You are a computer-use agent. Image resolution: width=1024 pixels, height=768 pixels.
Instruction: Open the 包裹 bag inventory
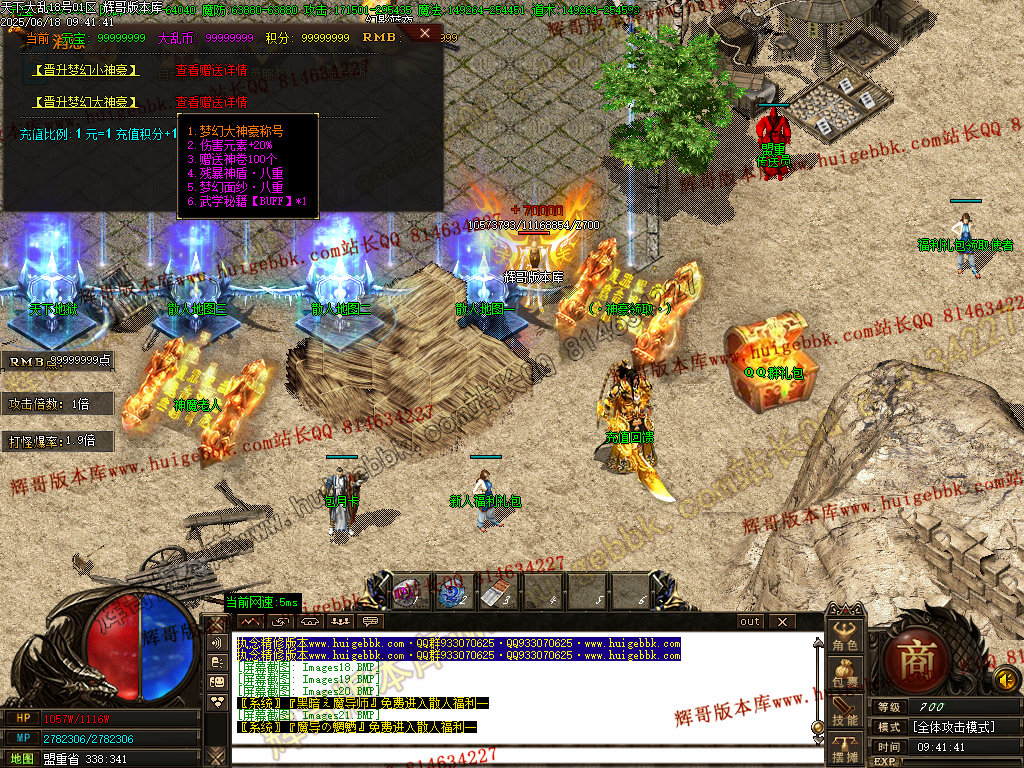845,674
